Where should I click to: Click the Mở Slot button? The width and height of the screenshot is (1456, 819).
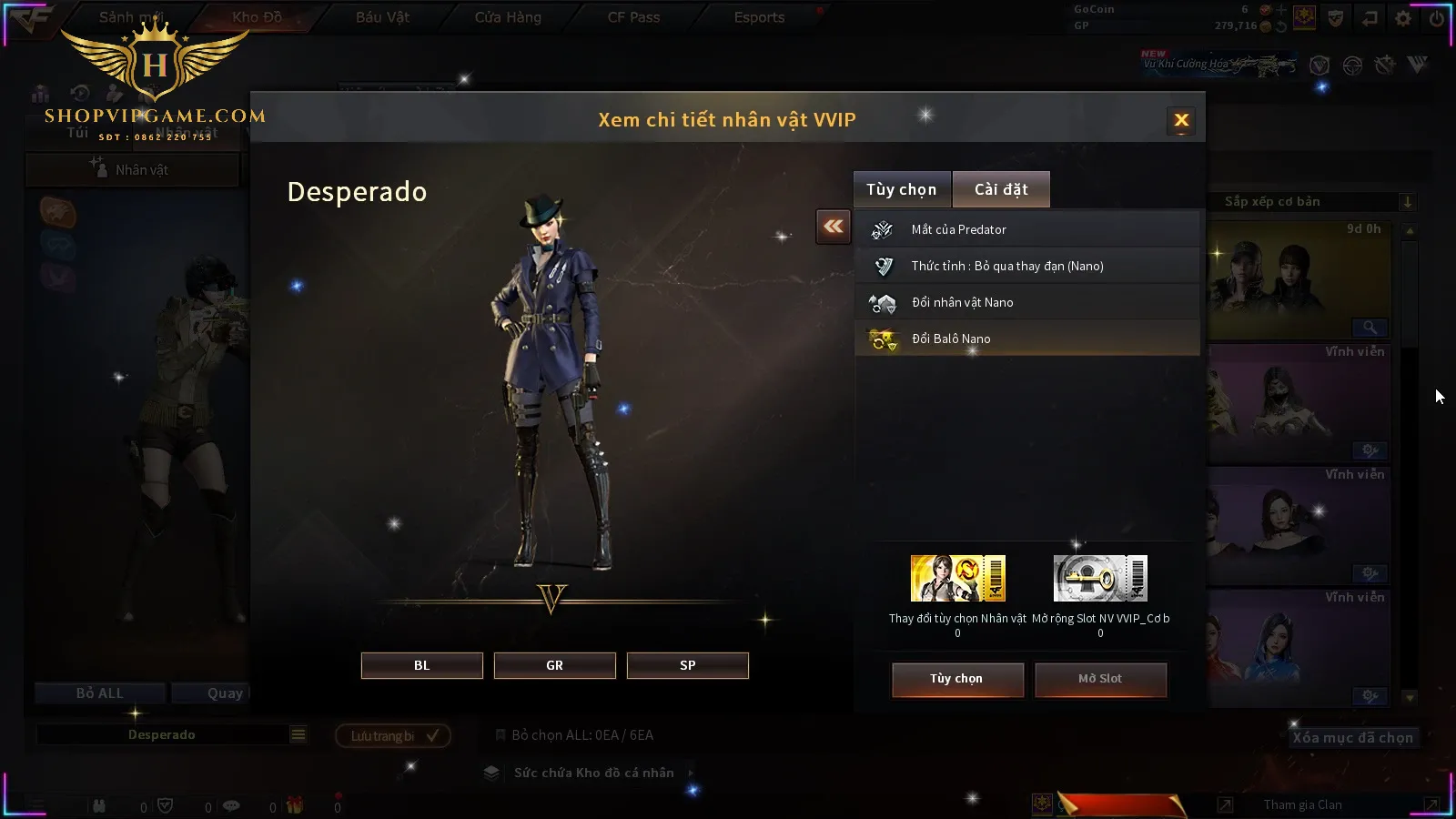click(x=1100, y=679)
